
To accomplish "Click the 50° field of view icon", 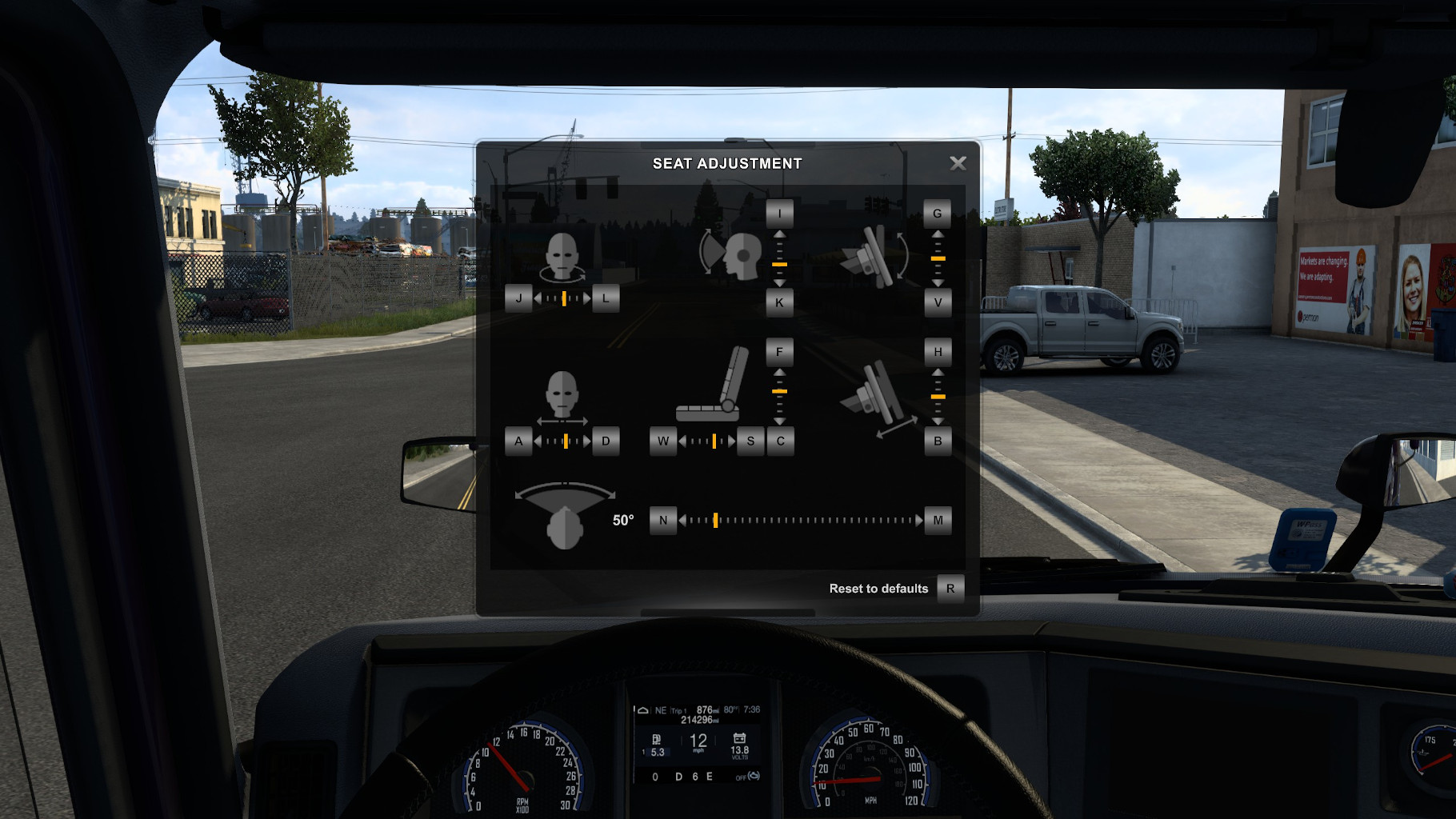I will coord(566,512).
